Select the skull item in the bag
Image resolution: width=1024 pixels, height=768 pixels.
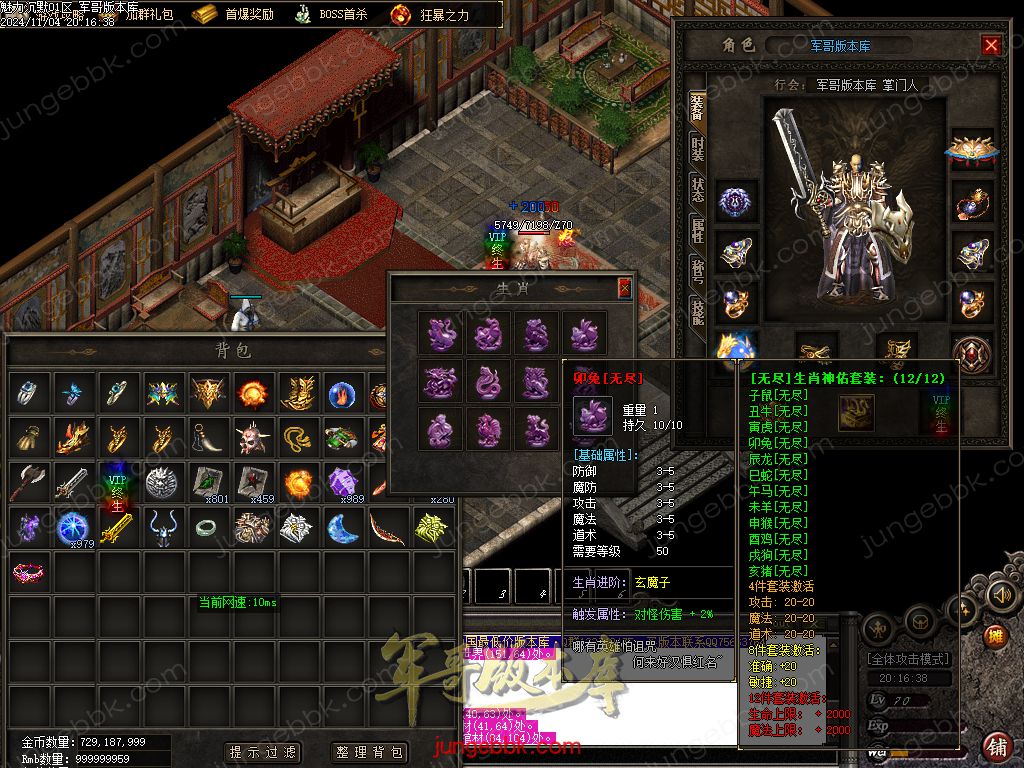(x=250, y=438)
